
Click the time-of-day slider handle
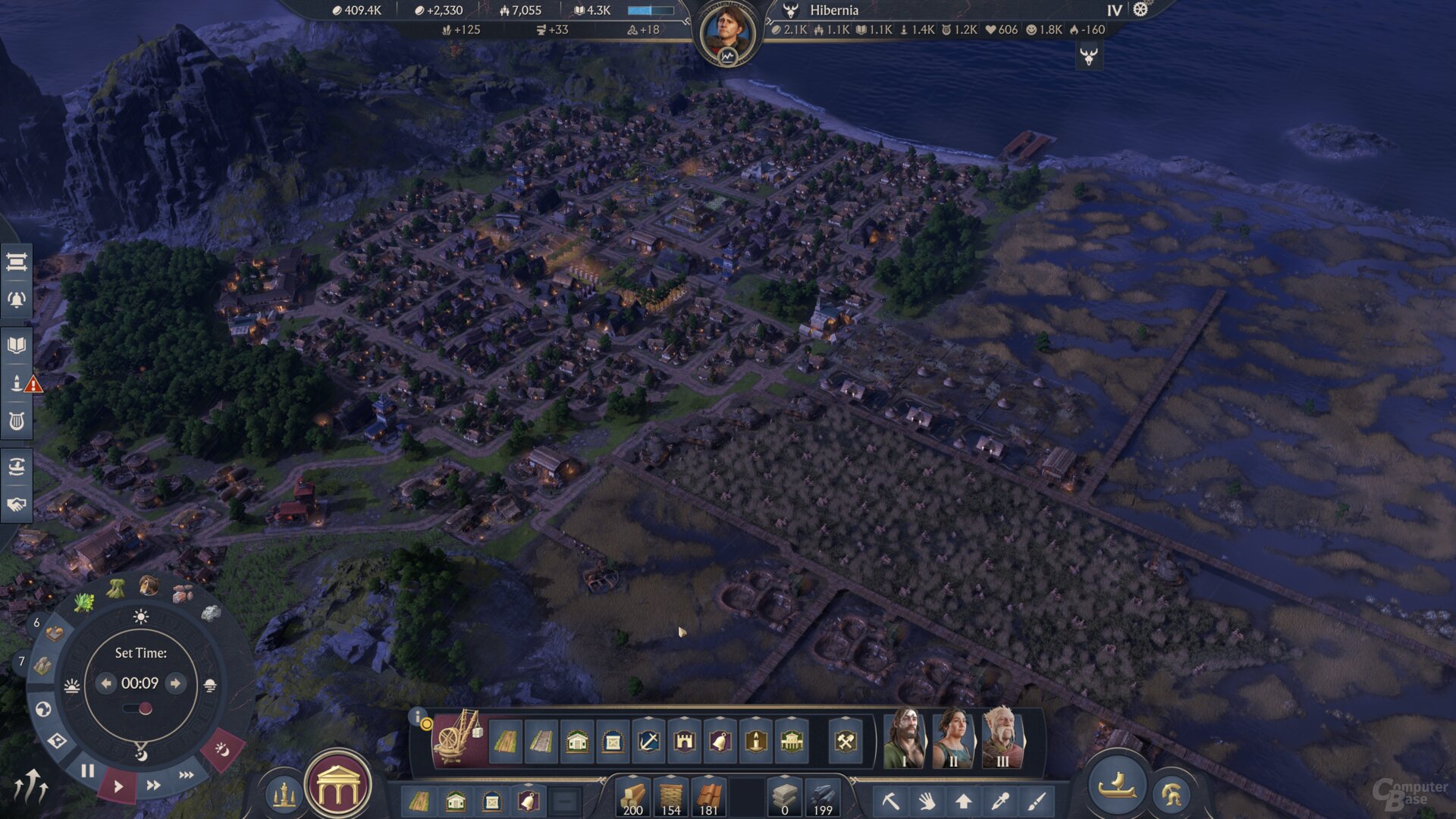146,708
